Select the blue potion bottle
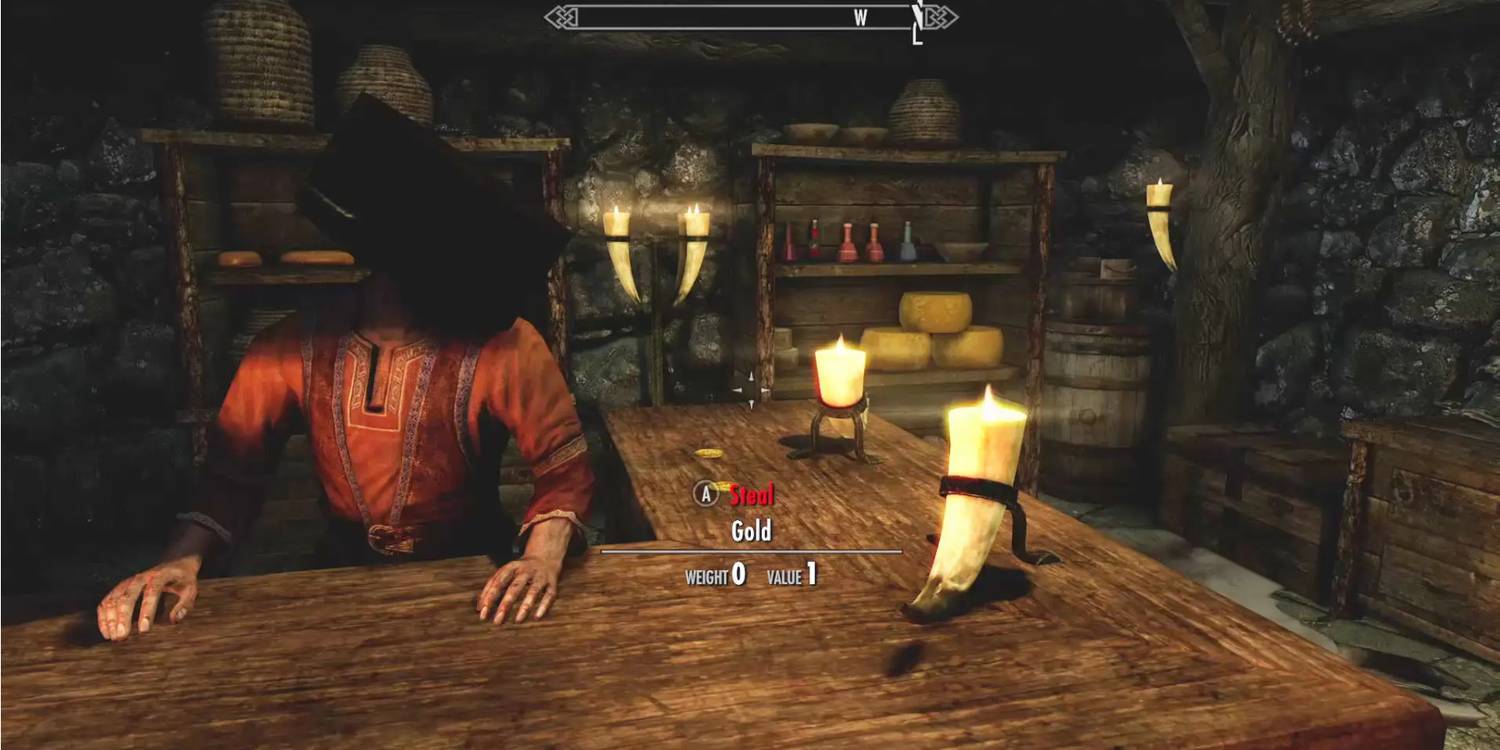Viewport: 1500px width, 750px height. (908, 245)
